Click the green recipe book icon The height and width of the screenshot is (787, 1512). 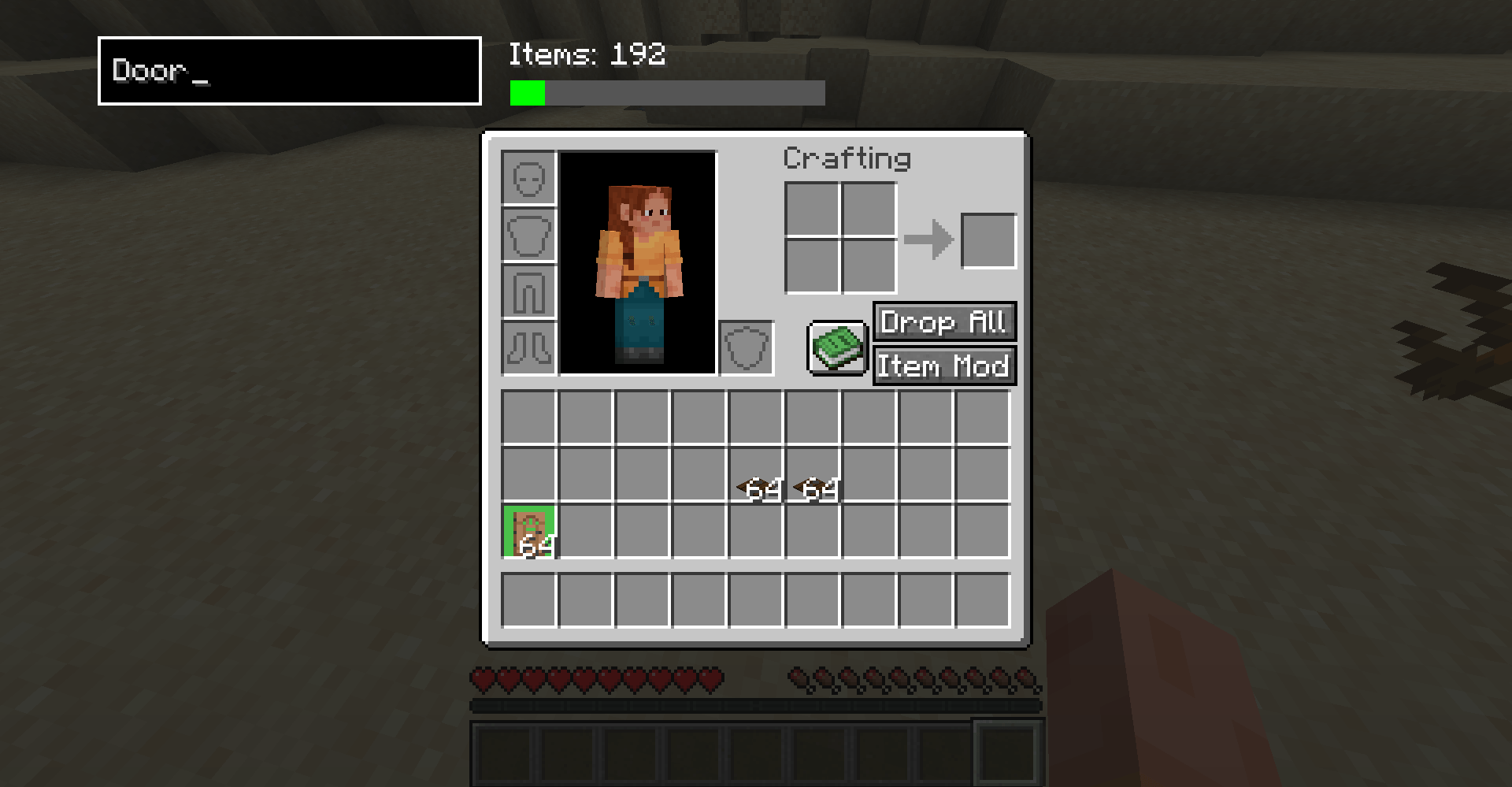tap(837, 347)
